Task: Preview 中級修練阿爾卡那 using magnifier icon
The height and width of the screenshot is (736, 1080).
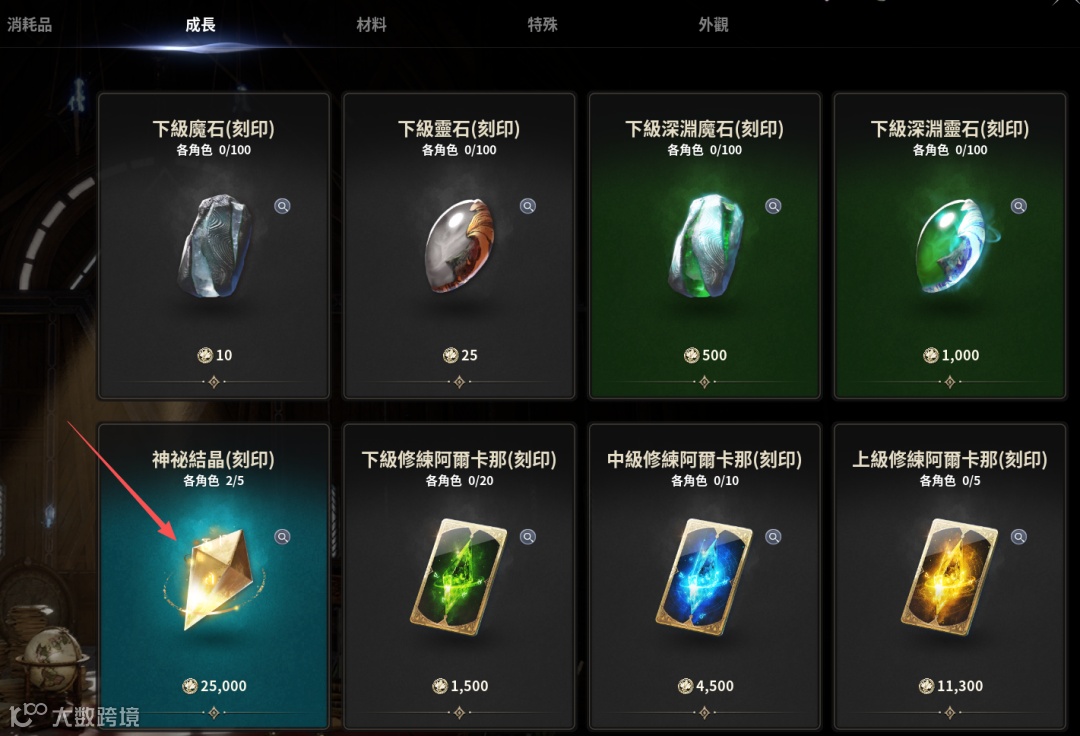Action: [x=773, y=537]
